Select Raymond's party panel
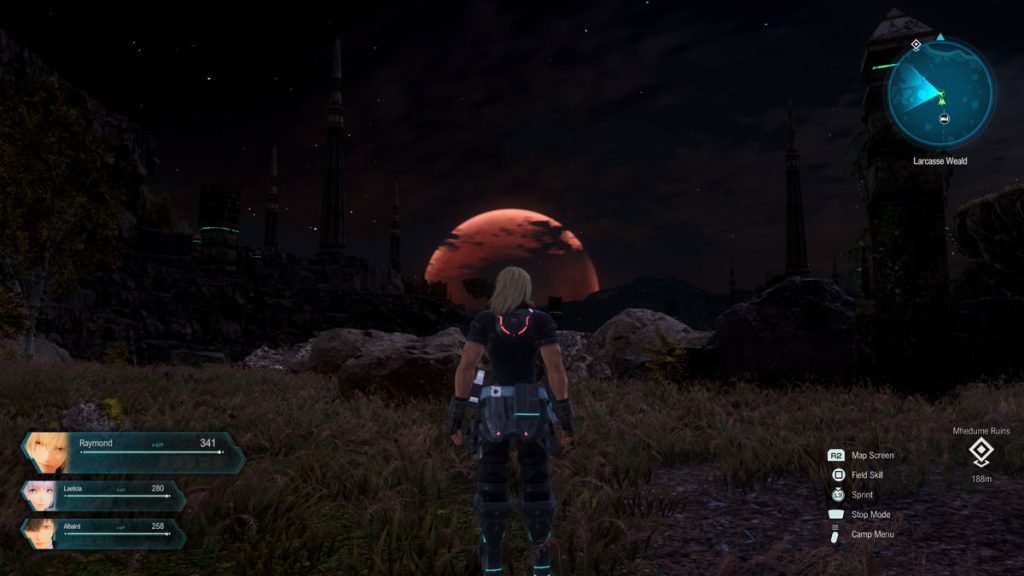Image resolution: width=1024 pixels, height=576 pixels. coord(133,452)
